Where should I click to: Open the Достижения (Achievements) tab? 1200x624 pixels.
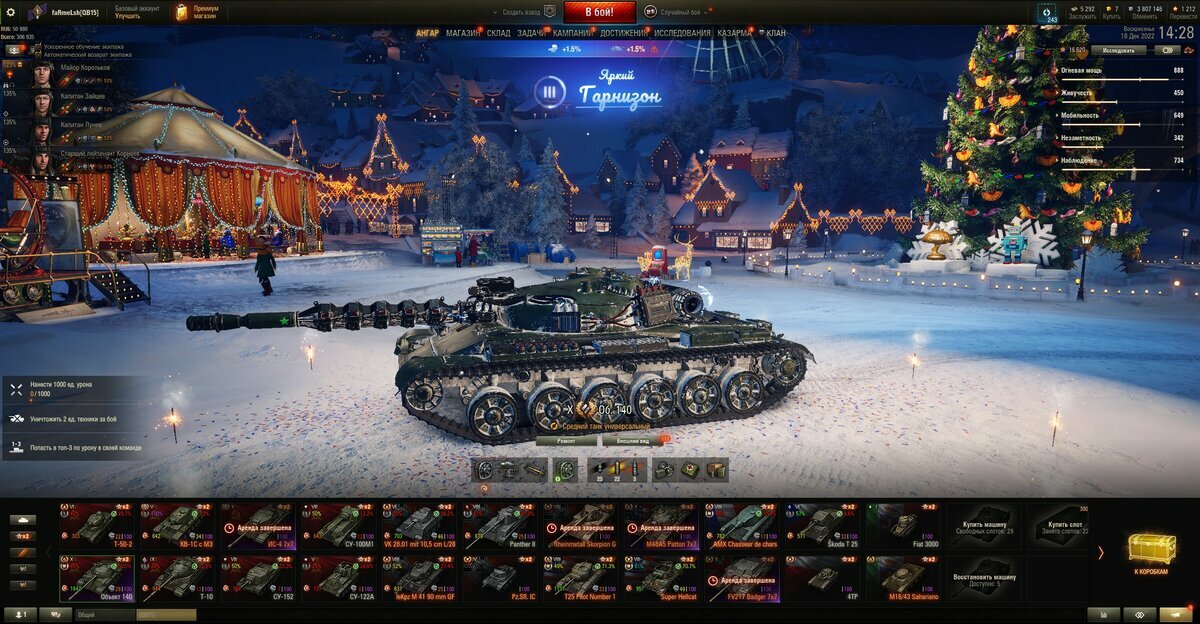coord(623,33)
